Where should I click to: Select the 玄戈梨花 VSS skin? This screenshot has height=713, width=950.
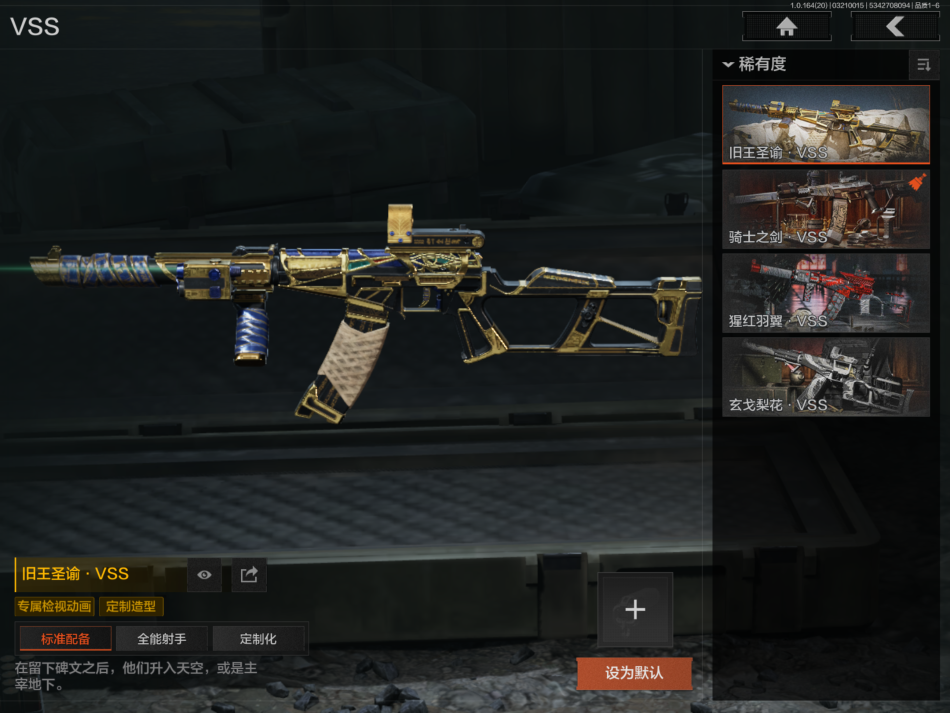(x=826, y=376)
